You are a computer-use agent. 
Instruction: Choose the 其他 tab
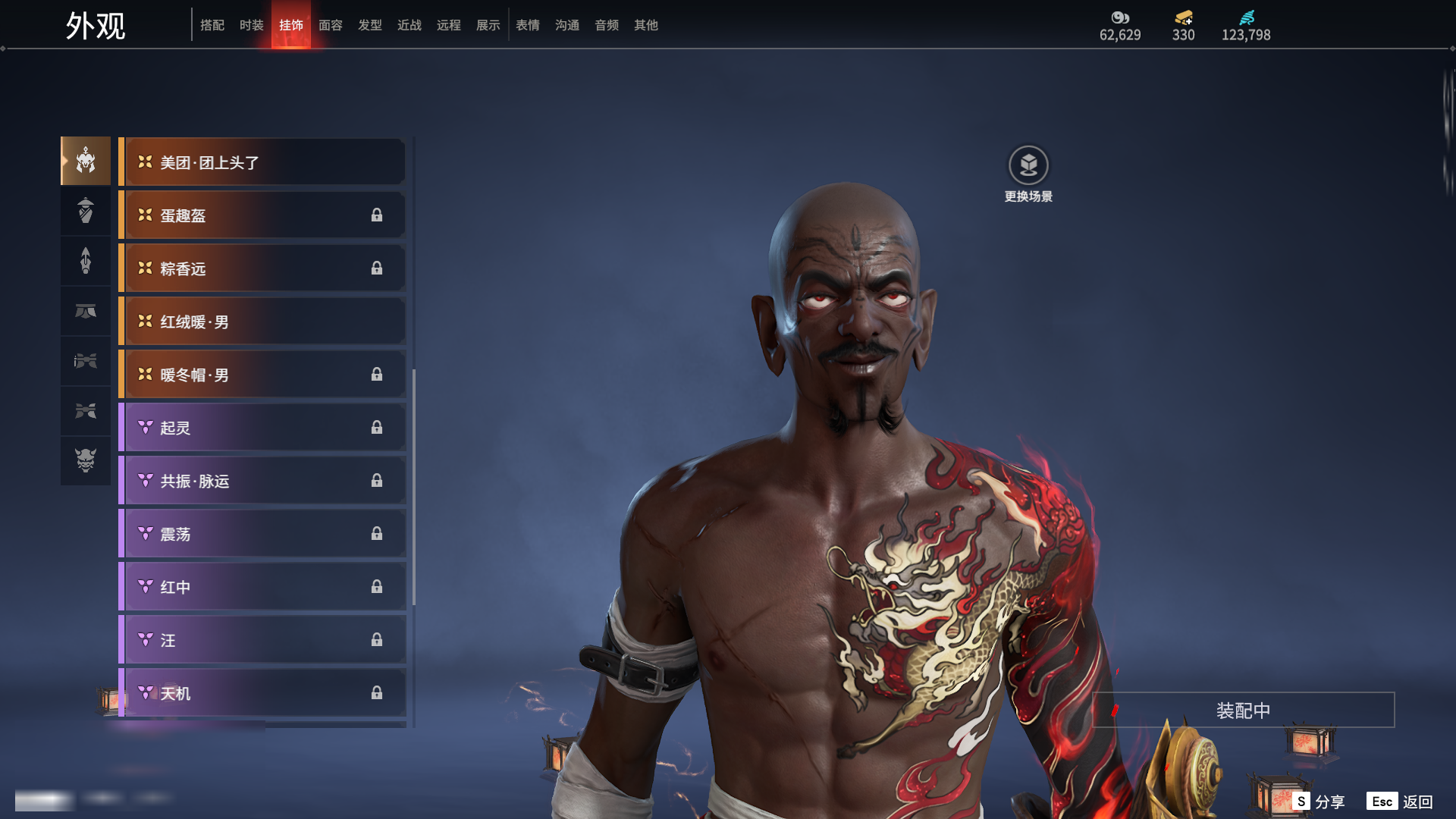pyautogui.click(x=646, y=25)
